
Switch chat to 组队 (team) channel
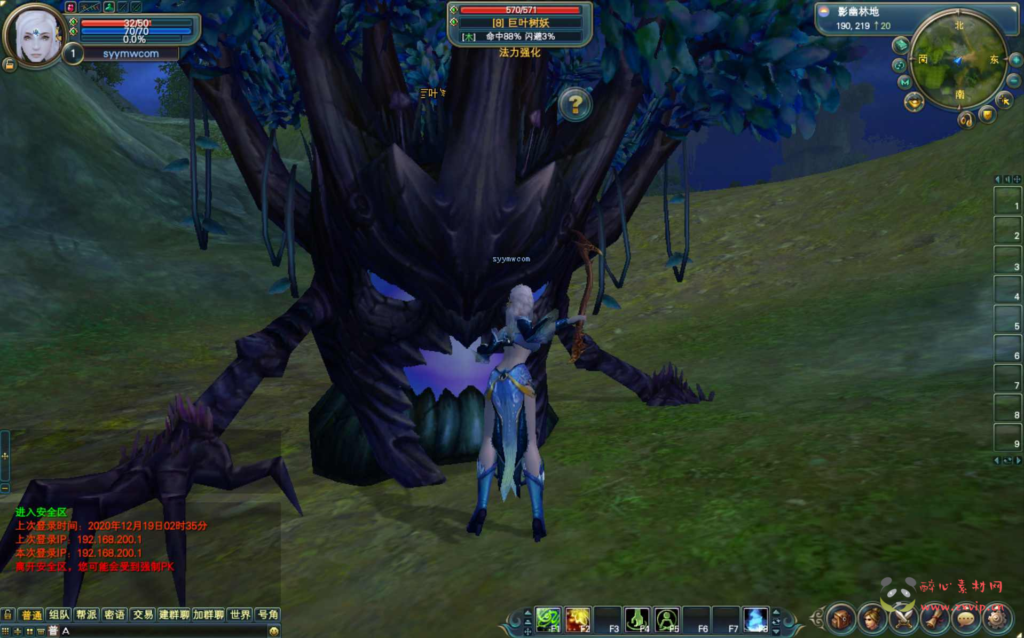coord(59,615)
